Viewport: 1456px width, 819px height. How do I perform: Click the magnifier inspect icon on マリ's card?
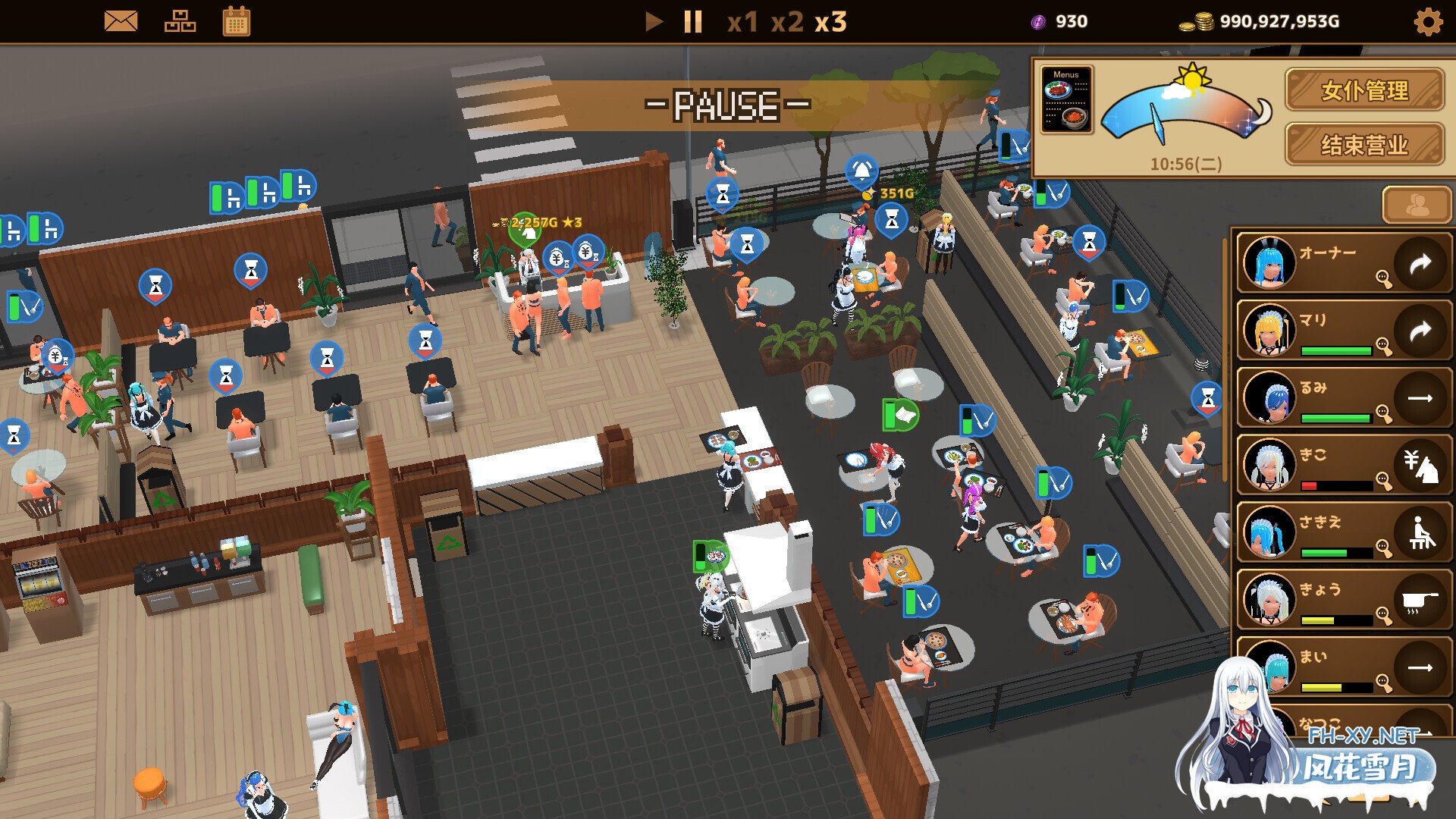point(1385,347)
